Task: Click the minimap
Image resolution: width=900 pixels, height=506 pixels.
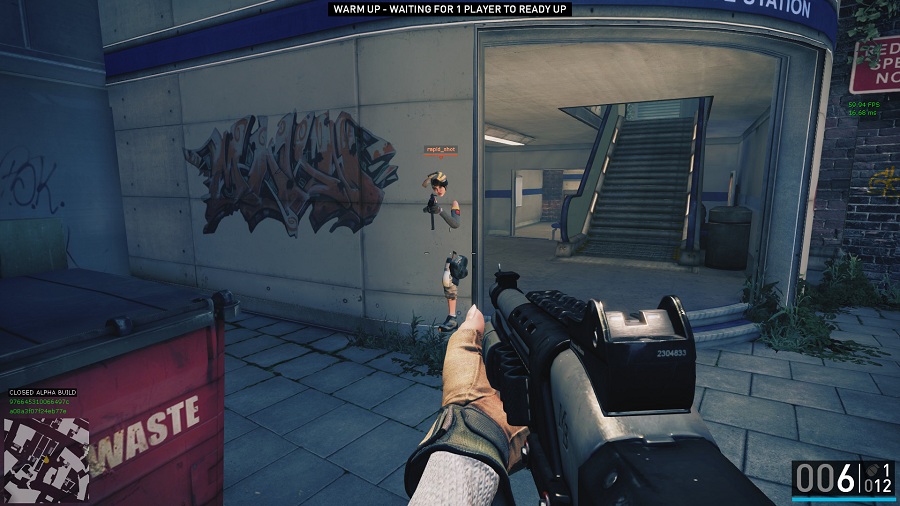Action: click(45, 458)
